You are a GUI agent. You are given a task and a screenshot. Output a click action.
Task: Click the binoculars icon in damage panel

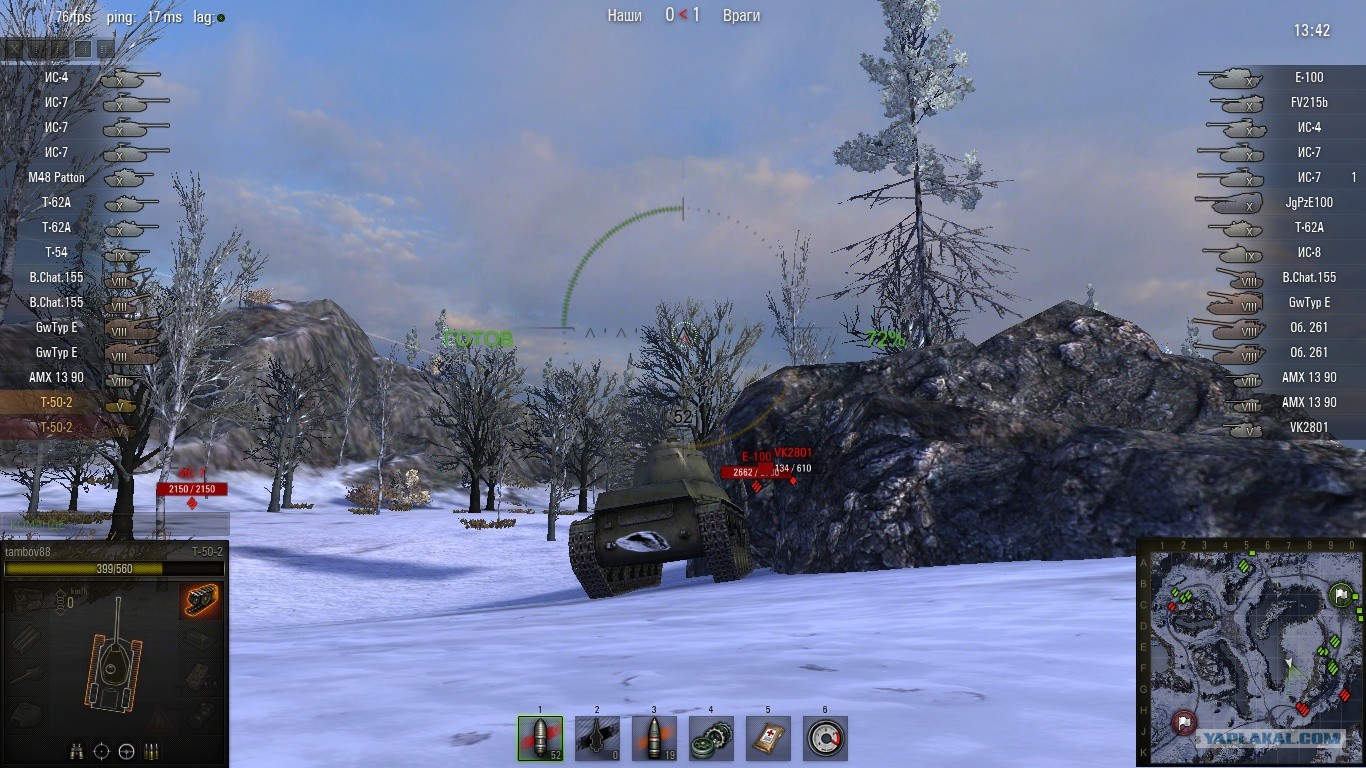pos(77,751)
